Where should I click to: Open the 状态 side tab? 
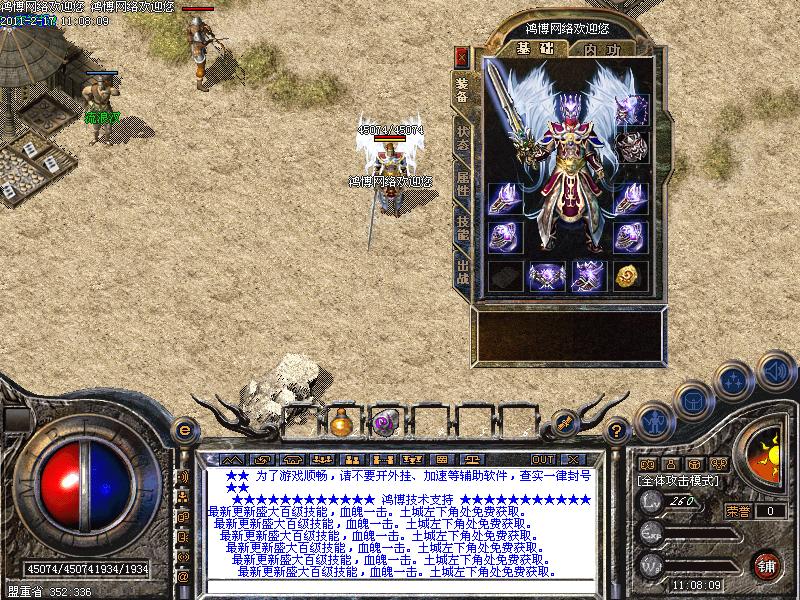(462, 139)
